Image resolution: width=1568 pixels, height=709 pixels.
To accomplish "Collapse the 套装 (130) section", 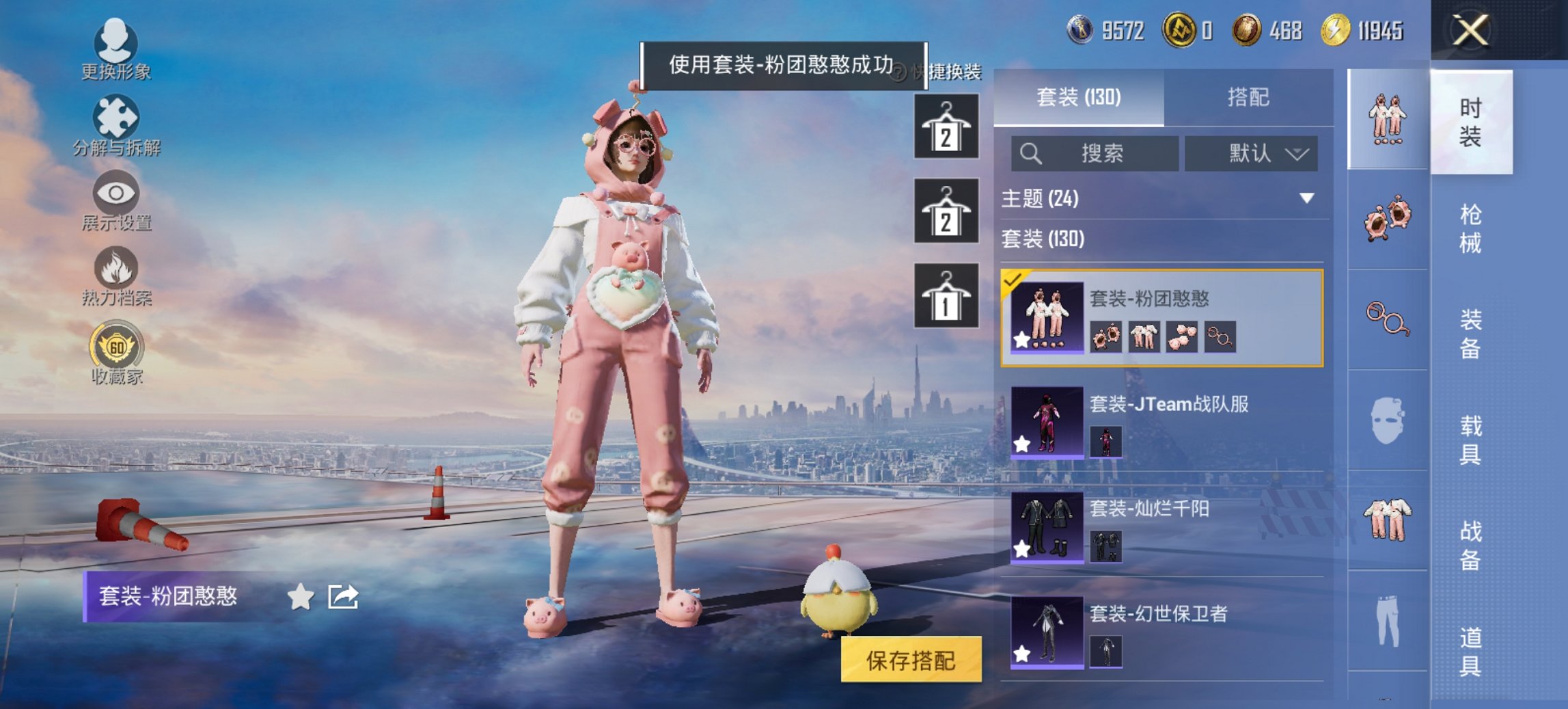I will (x=1160, y=240).
